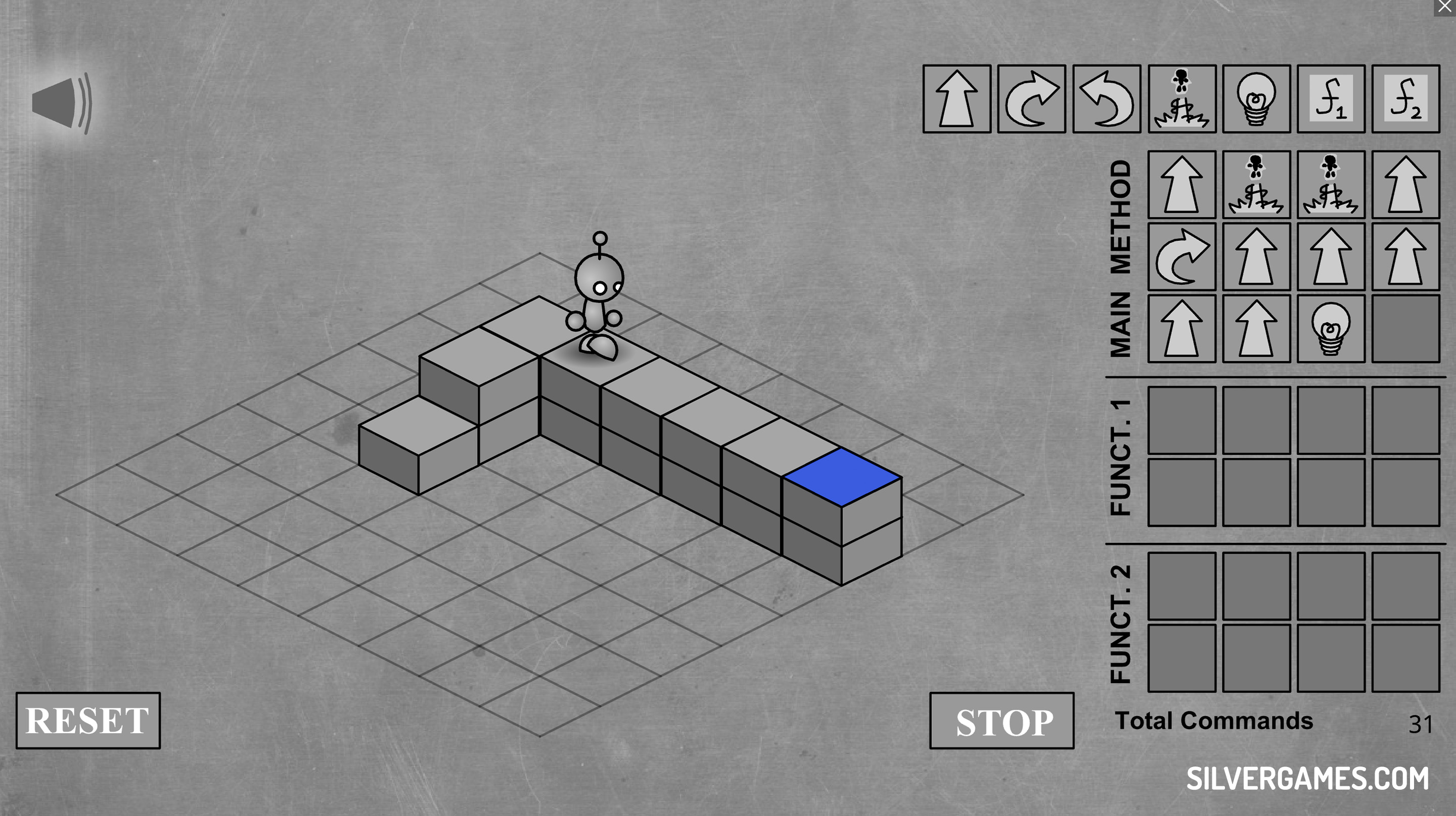Screen dimensions: 1456x816
Task: Choose the light bulb command in palette
Action: click(1256, 99)
